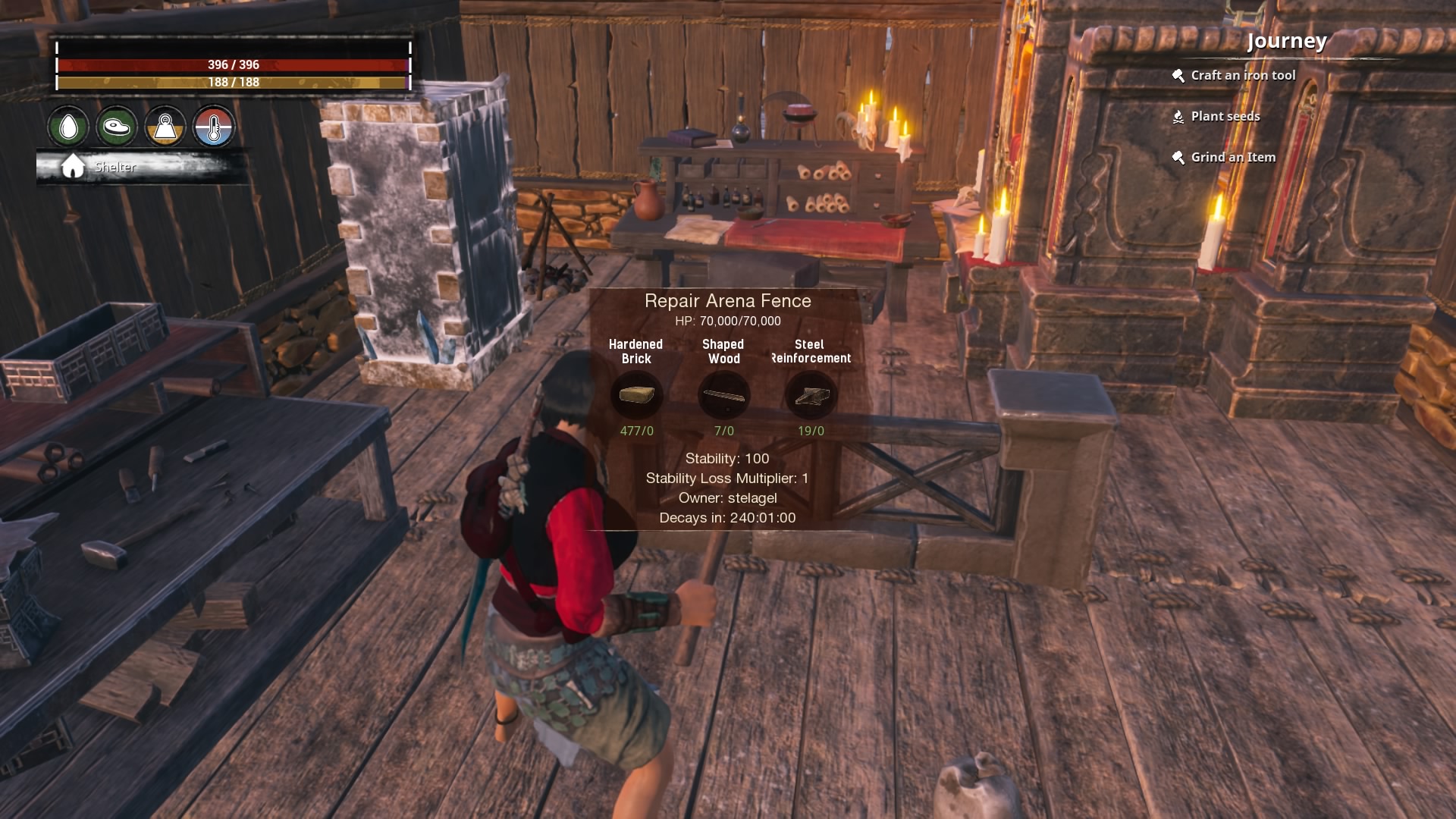Choose the Plant seeds journey step
Viewport: 1456px width, 819px height.
[1225, 116]
